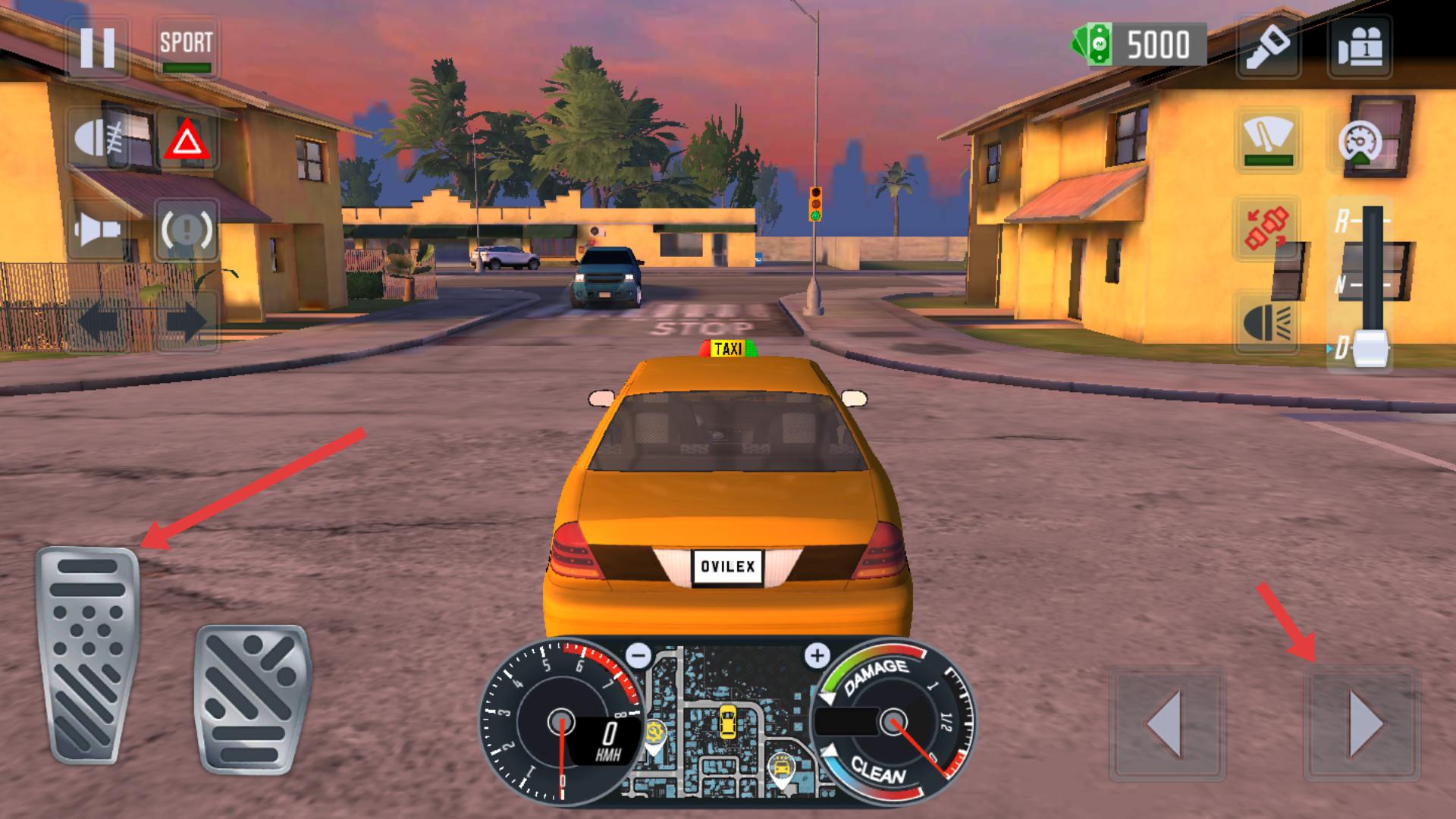This screenshot has height=819, width=1456.
Task: Steer left with the arrow button
Action: 1166,723
